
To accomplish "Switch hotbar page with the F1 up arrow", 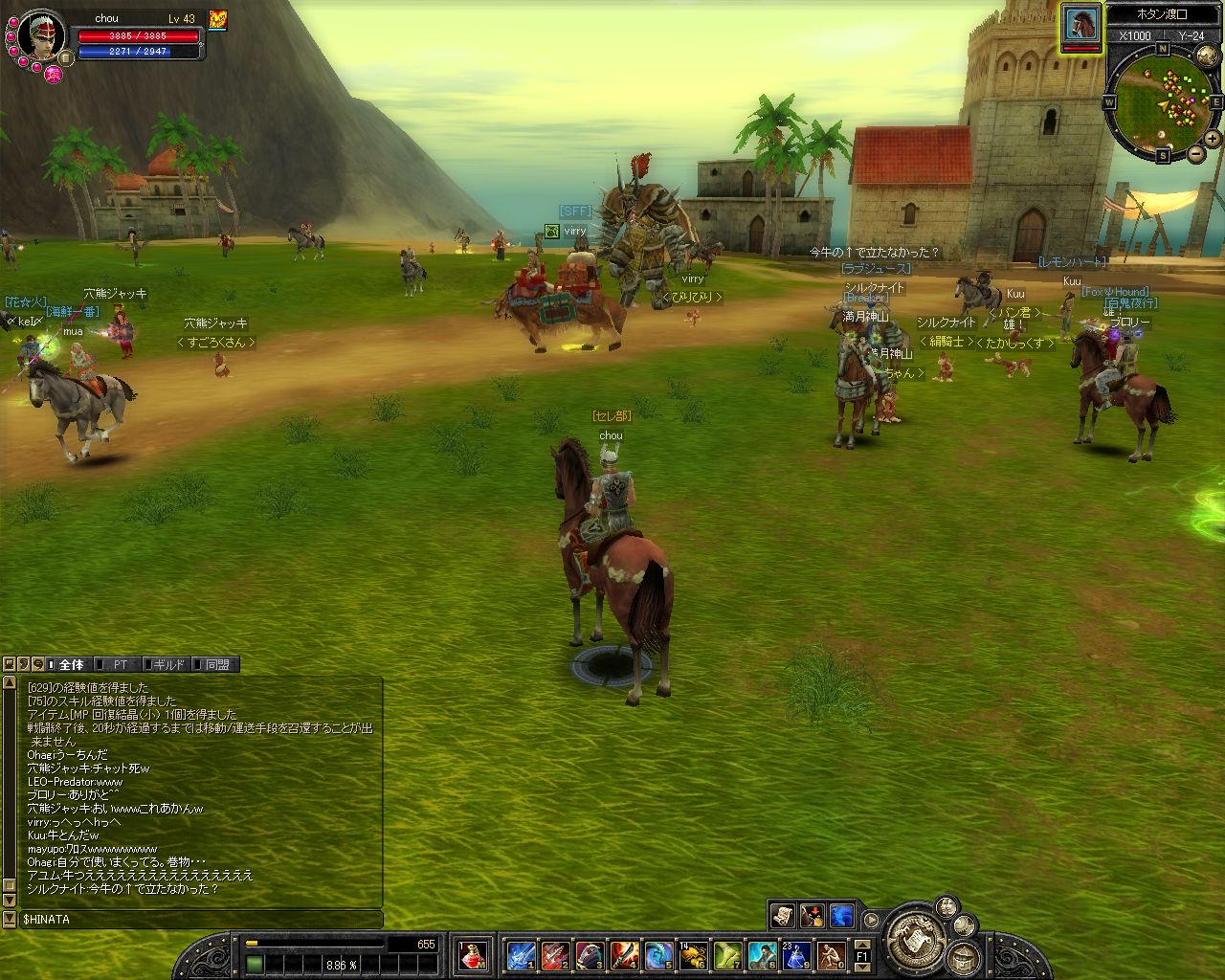I will tap(861, 946).
